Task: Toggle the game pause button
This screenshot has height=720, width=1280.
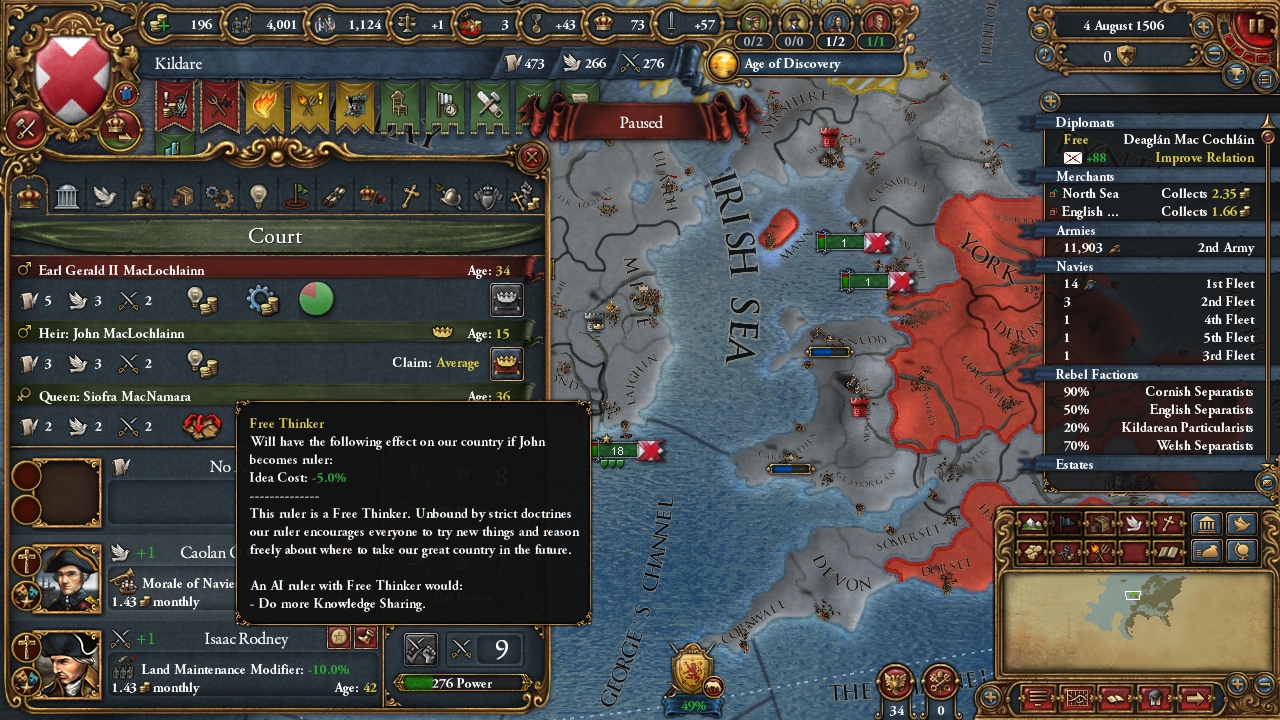Action: 1252,25
